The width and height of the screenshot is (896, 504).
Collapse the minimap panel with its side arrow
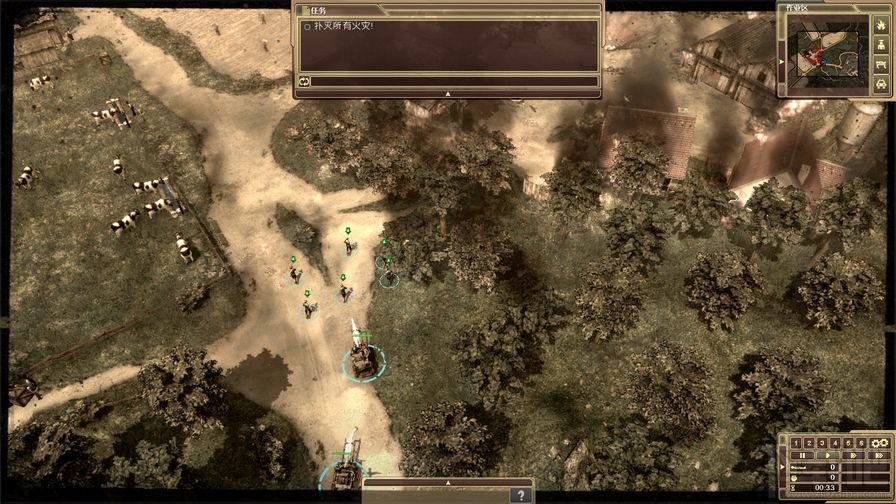coord(782,62)
